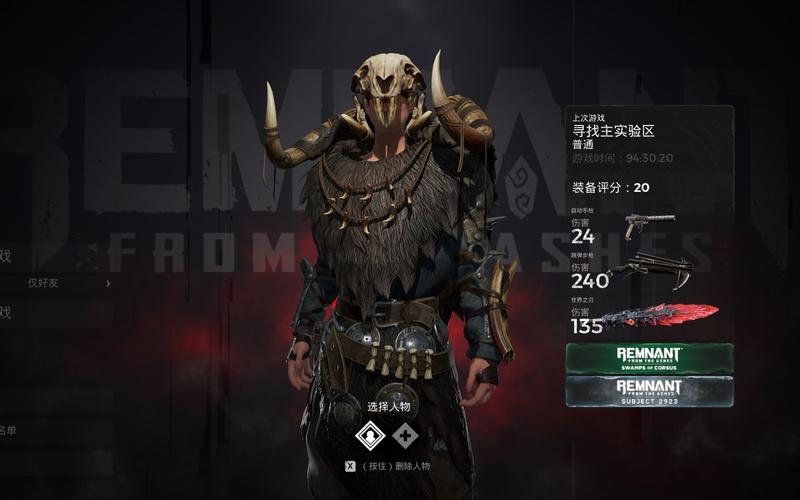Click the Subject 2923 DLC banner

point(649,390)
